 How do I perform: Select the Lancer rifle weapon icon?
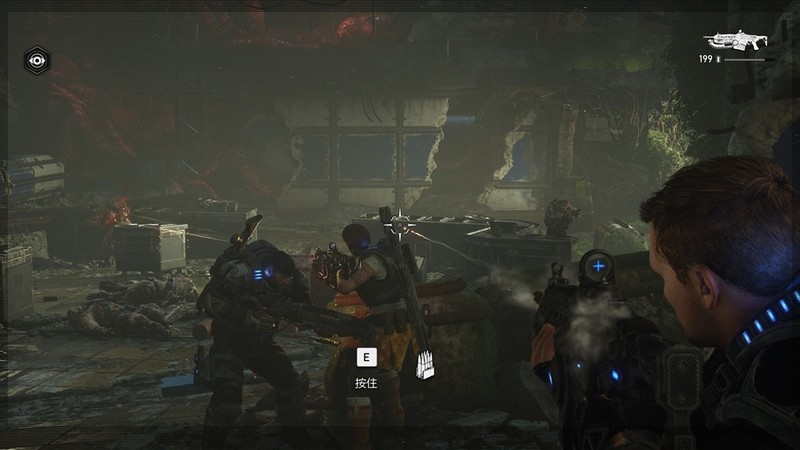734,40
